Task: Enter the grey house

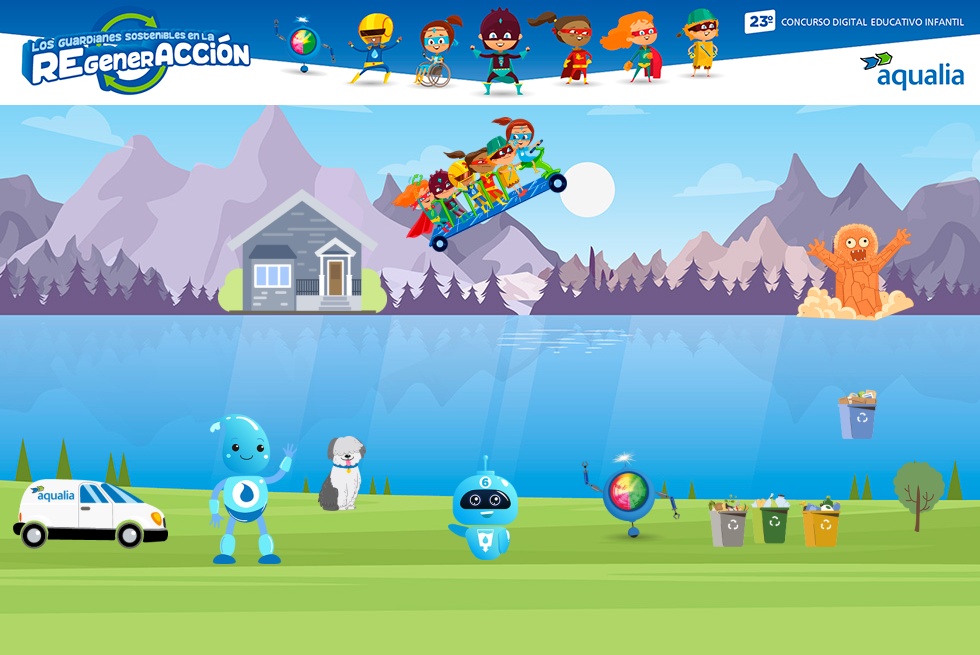Action: point(302,255)
